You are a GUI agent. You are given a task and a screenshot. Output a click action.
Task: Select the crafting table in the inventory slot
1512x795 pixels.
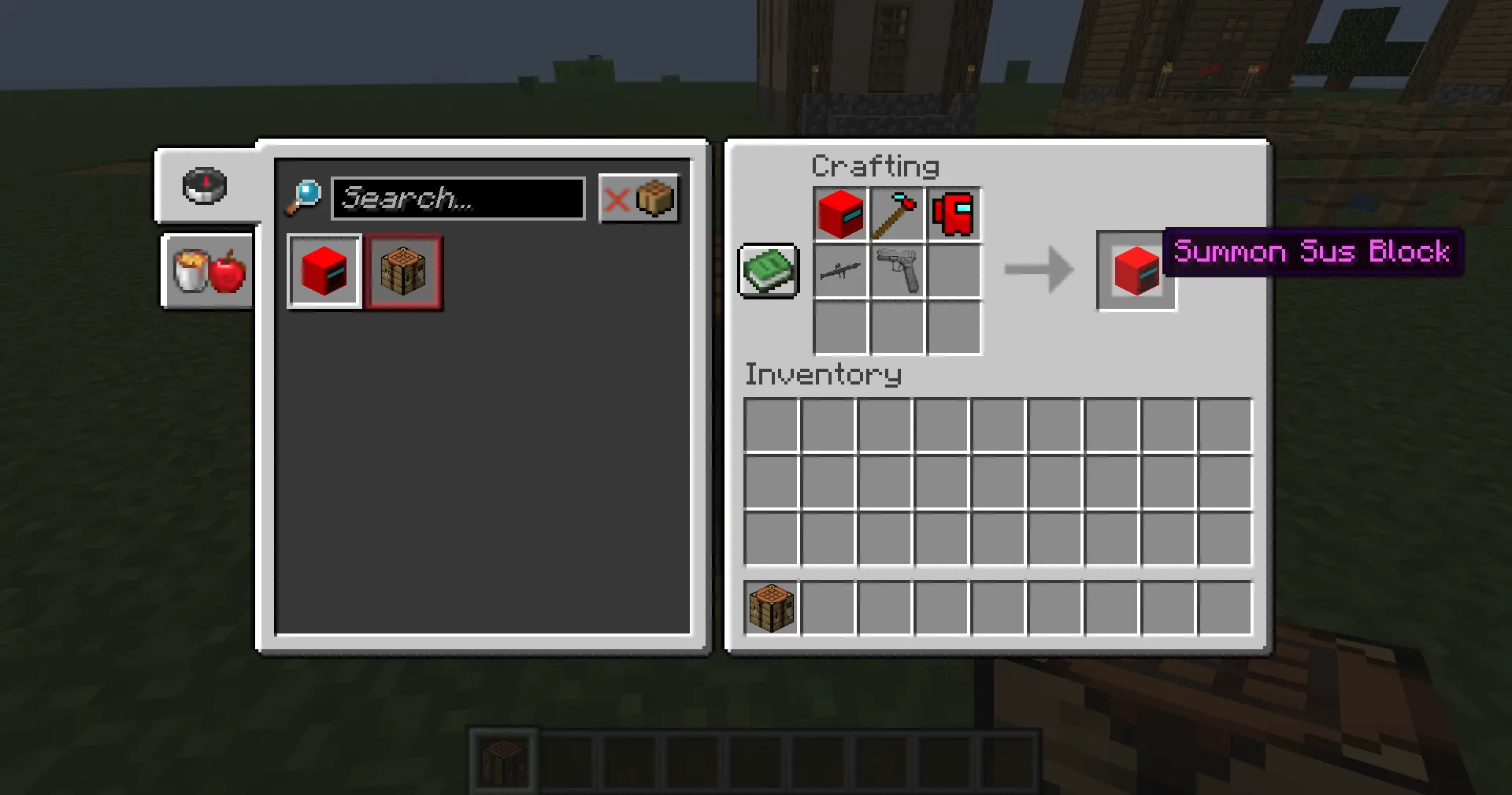coord(770,607)
